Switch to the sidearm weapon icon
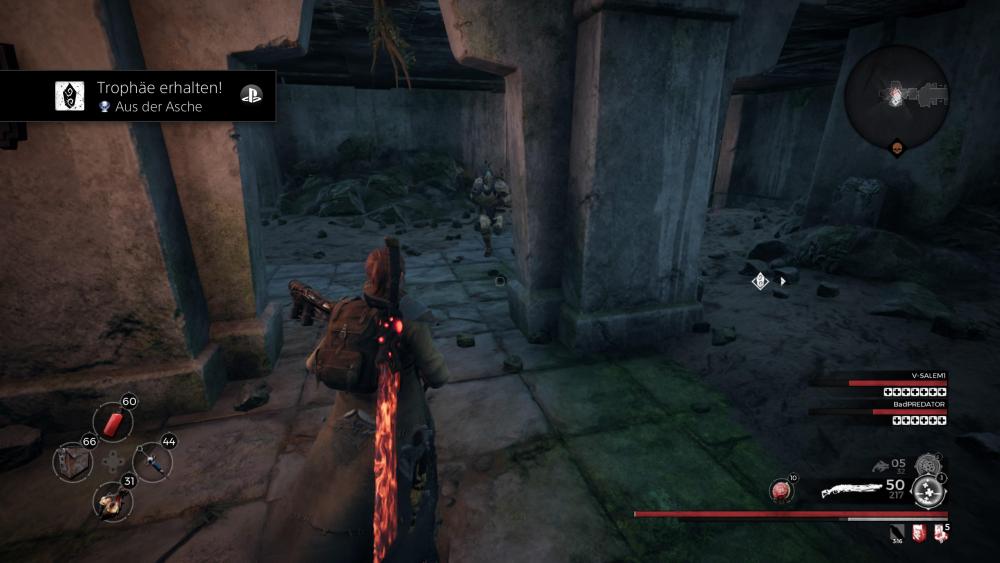1000x563 pixels. pos(880,465)
